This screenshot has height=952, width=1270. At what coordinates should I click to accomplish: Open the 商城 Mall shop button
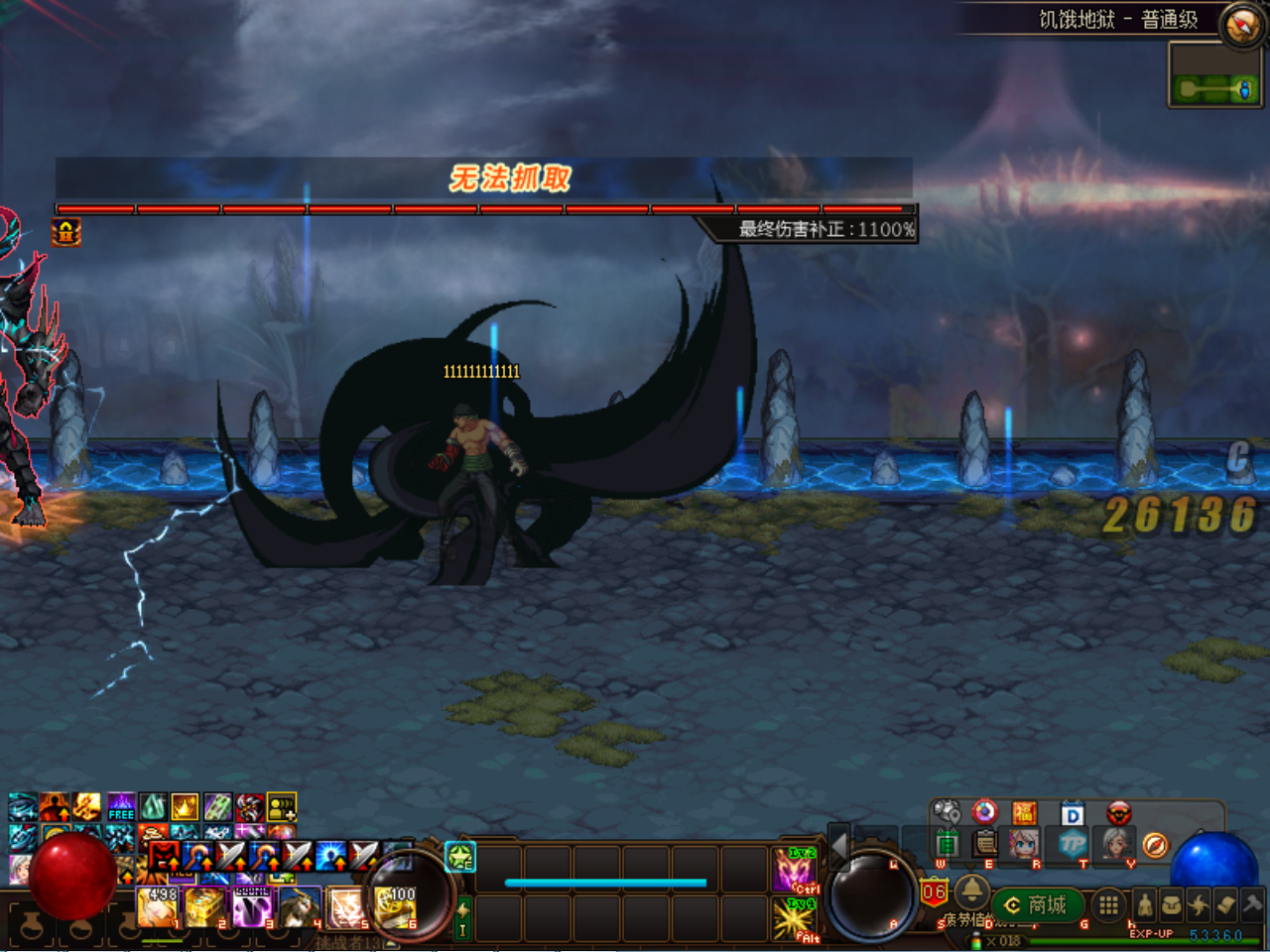pyautogui.click(x=1037, y=903)
